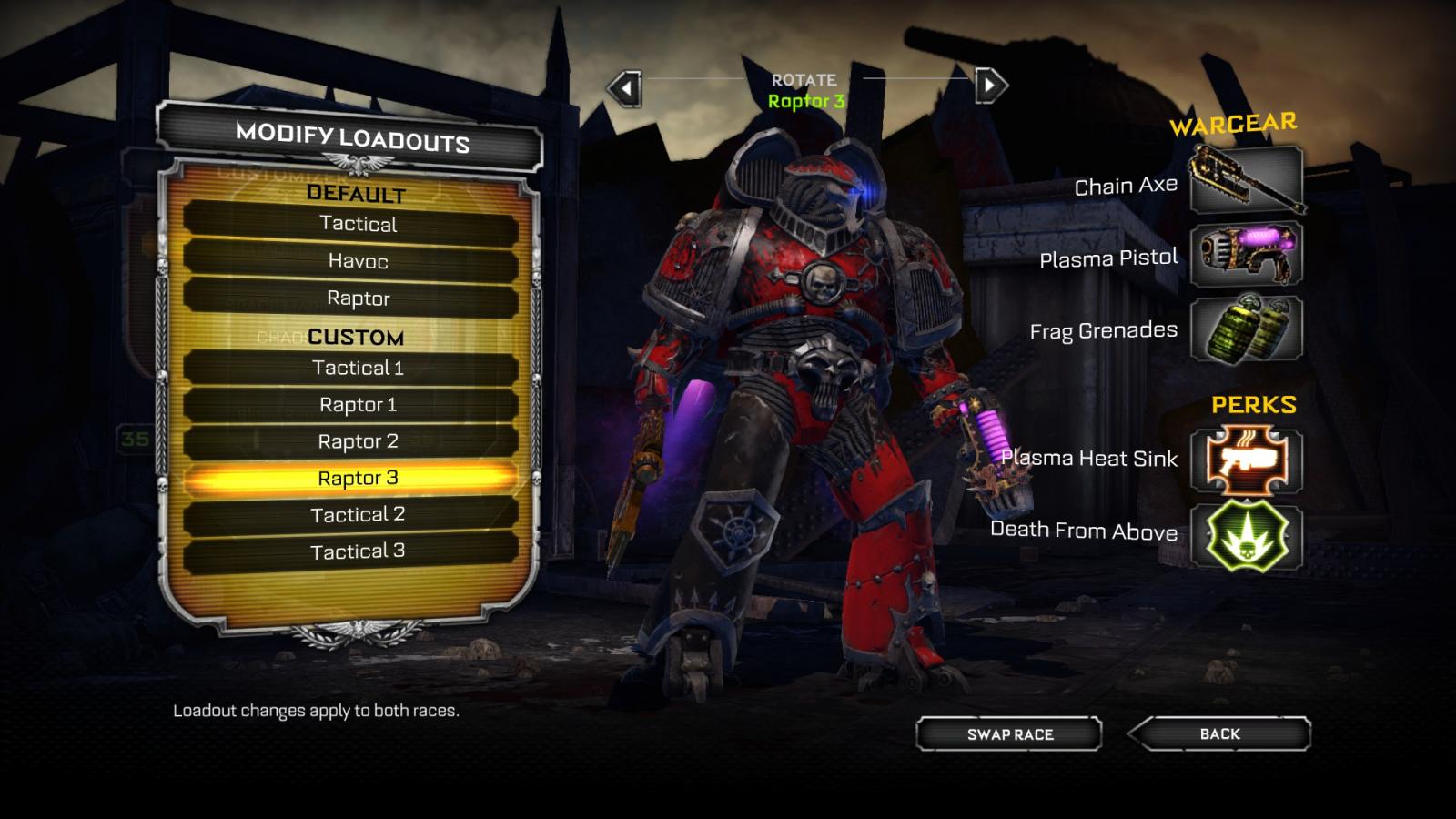Rotate the character model left
1456x819 pixels.
click(625, 88)
